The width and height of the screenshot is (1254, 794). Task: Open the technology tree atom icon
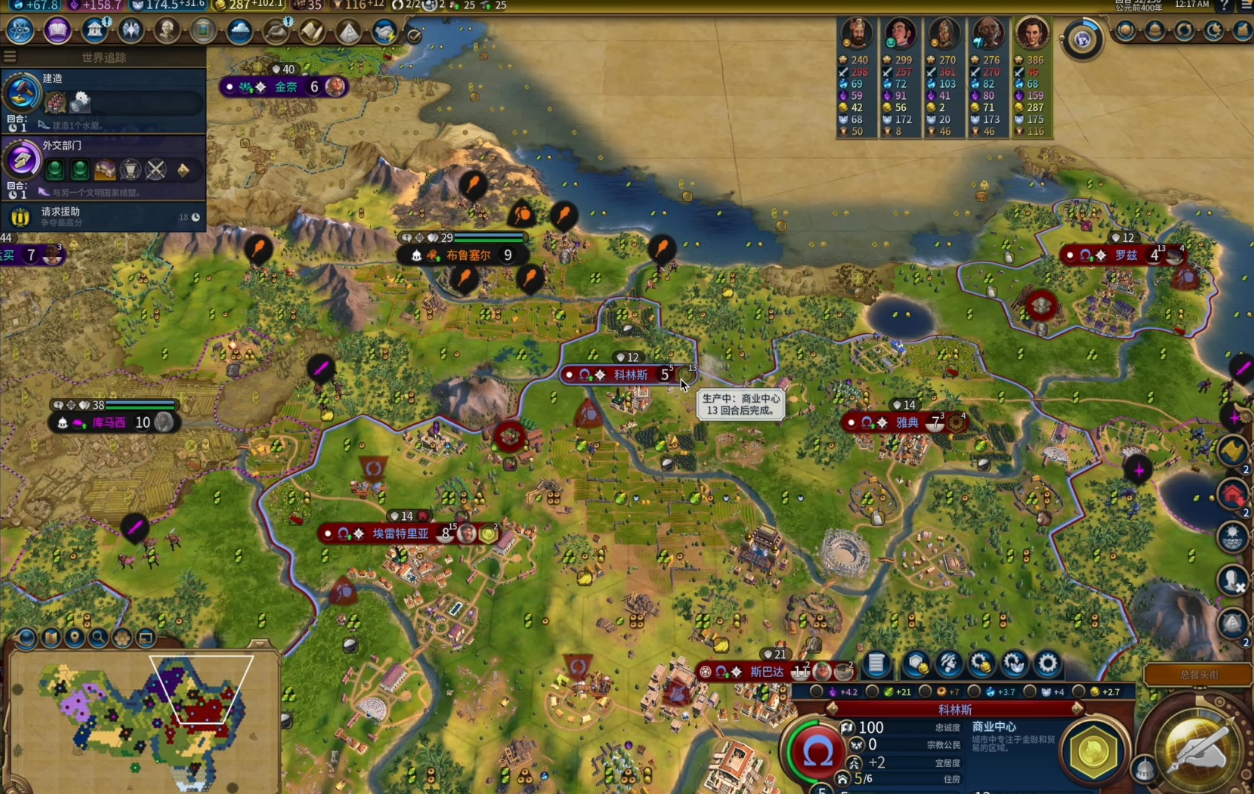click(x=20, y=30)
